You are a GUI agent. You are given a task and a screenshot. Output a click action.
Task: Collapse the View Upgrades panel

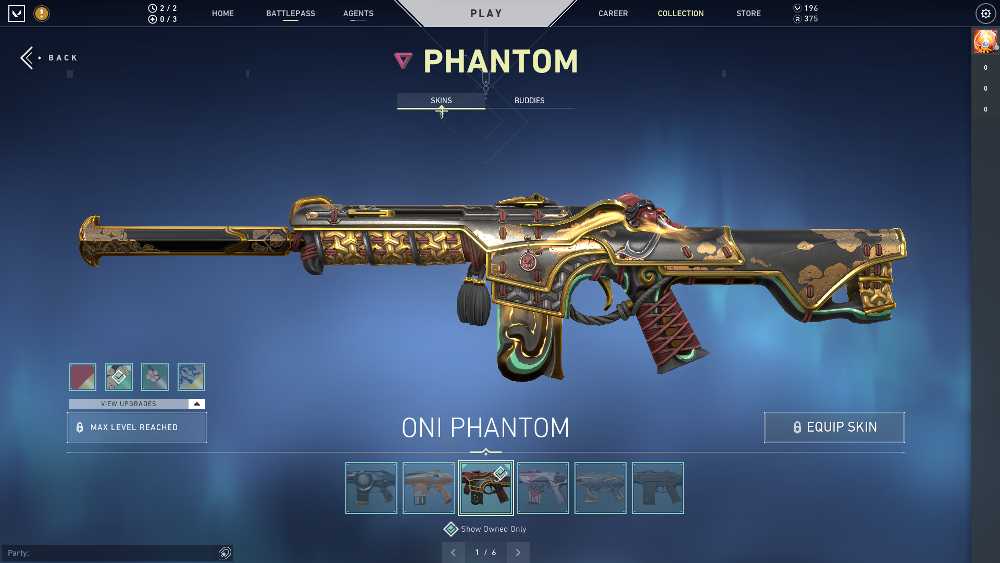(x=197, y=404)
